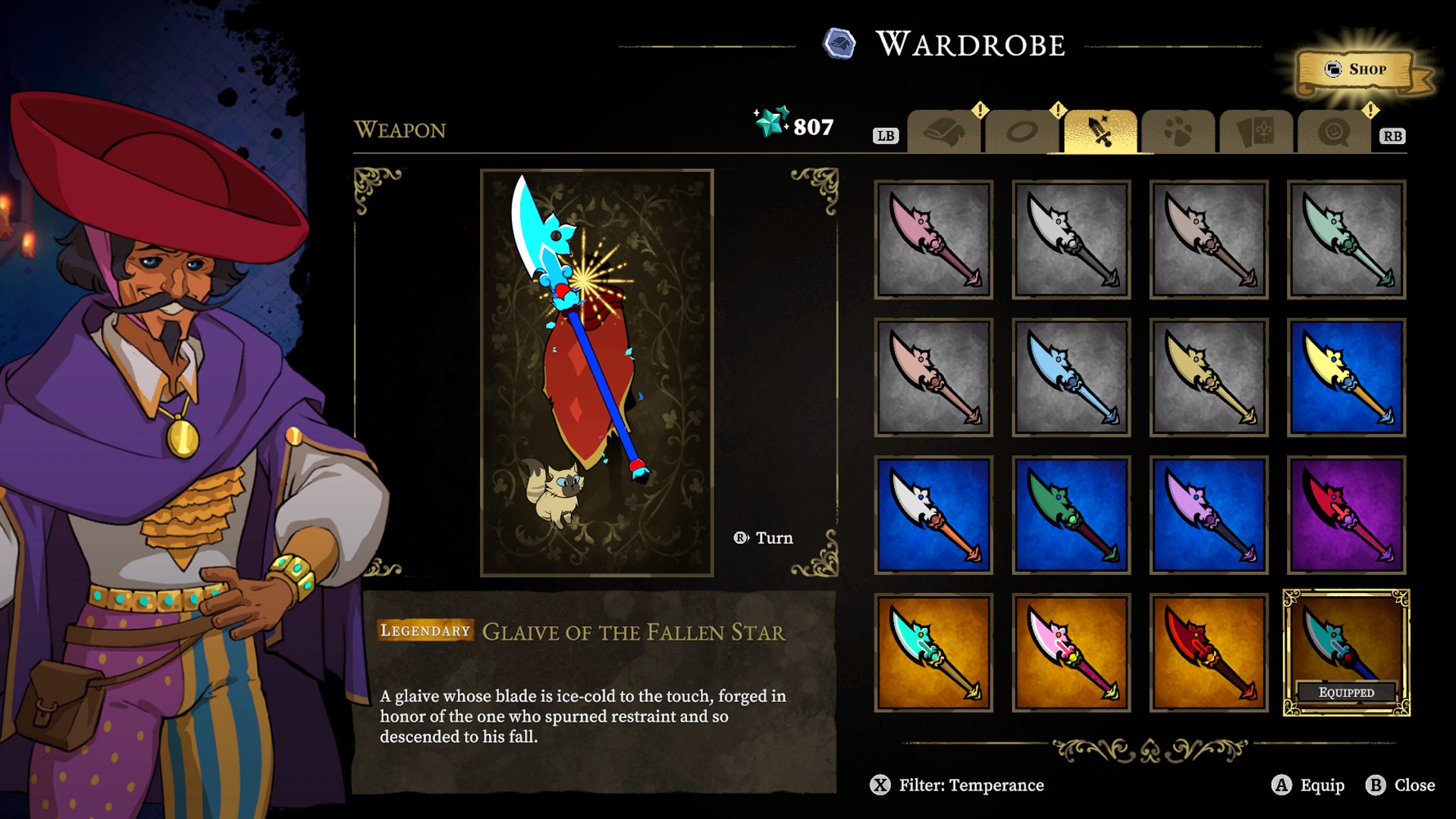Click the Wardrobe gem icon in the header
Image resolution: width=1456 pixels, height=819 pixels.
point(837,44)
